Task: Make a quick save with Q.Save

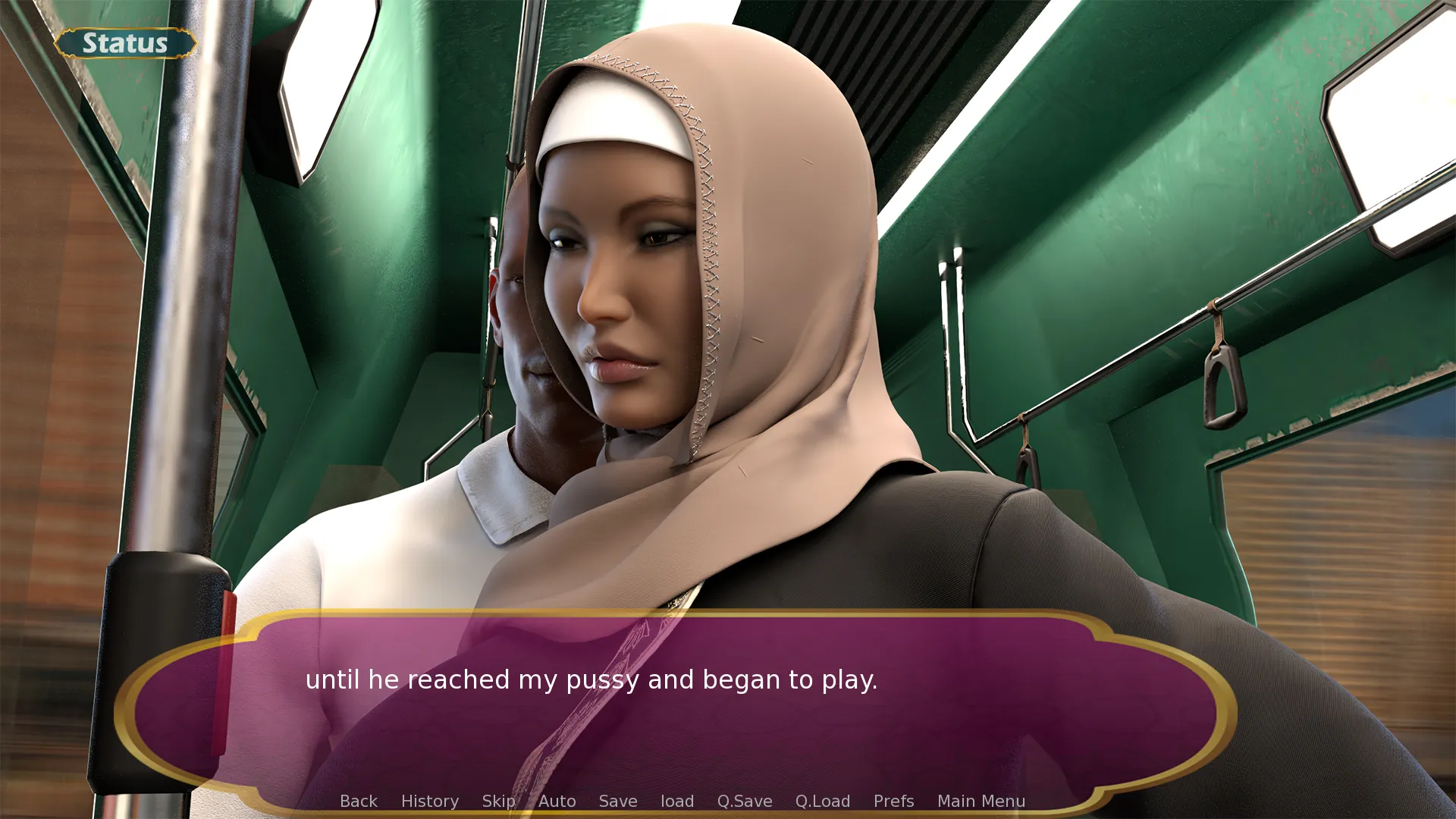Action: pos(744,801)
